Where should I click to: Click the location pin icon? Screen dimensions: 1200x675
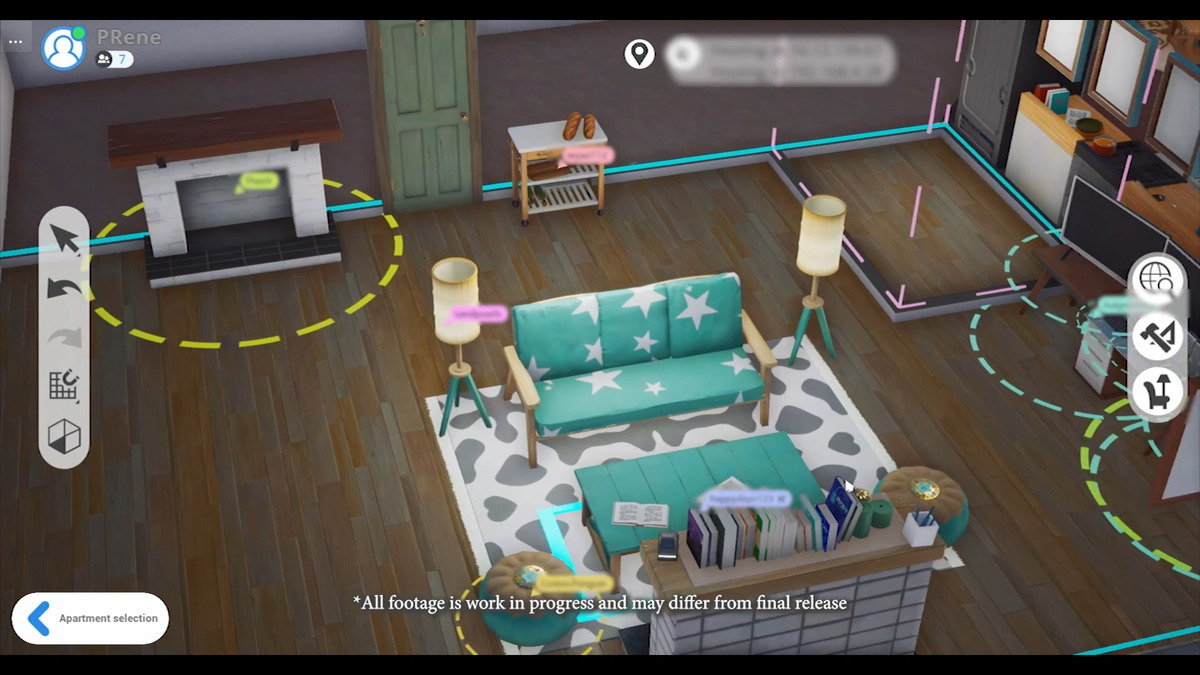tap(639, 54)
